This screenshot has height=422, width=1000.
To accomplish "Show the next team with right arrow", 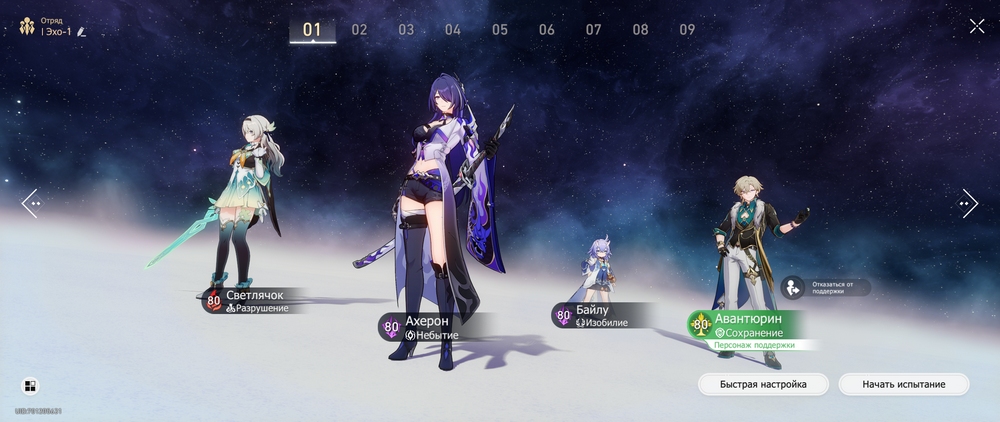I will tap(968, 203).
